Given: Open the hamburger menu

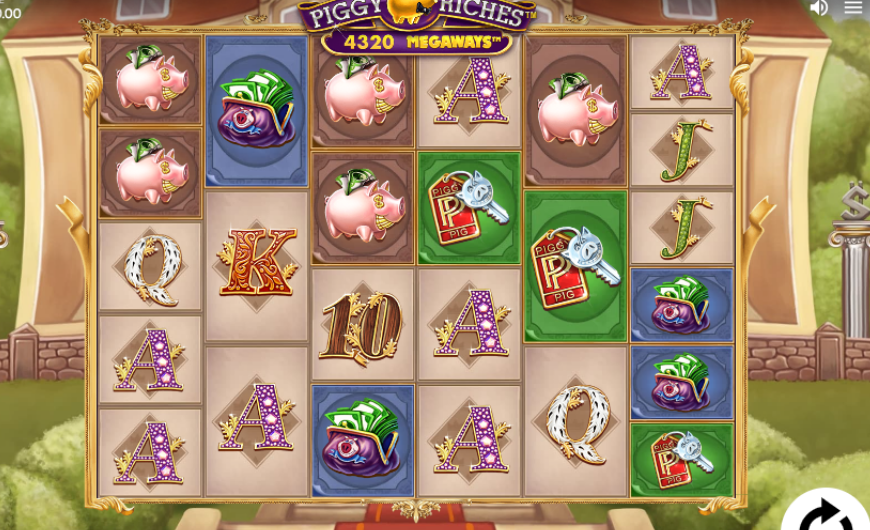Looking at the screenshot, I should [853, 8].
